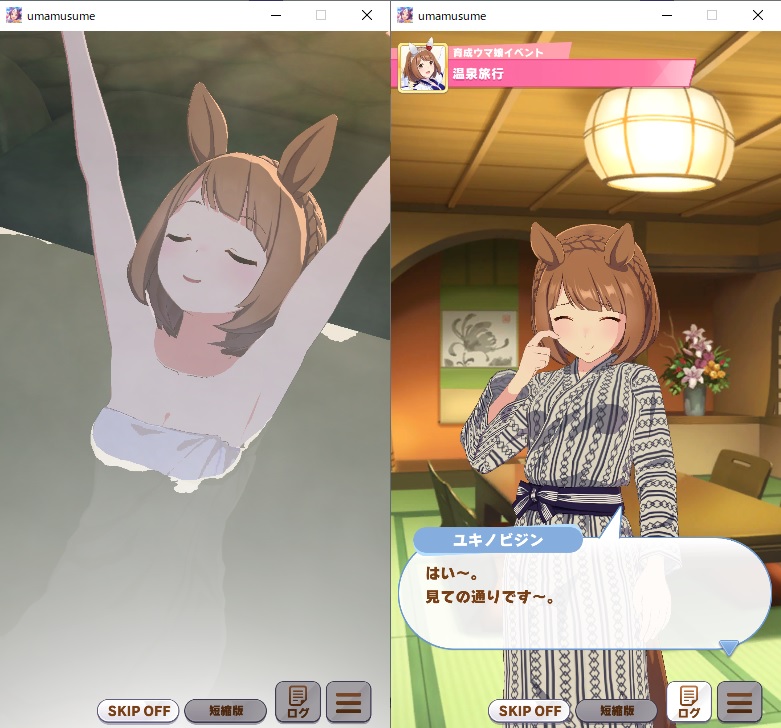This screenshot has width=781, height=728.
Task: Open the ログ log in the hot spring window
Action: click(x=298, y=702)
